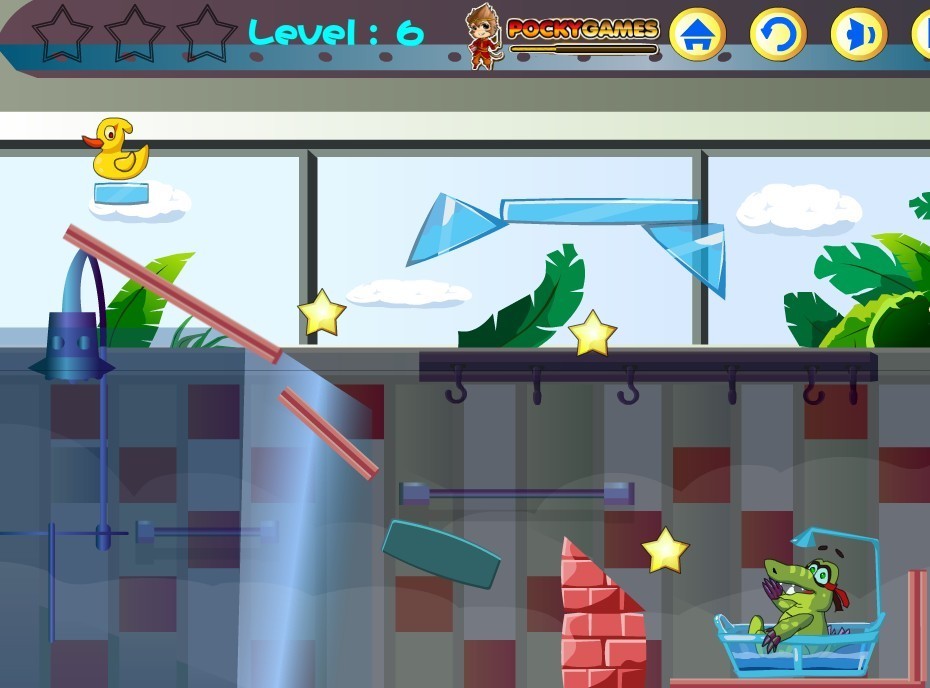Restart the current level
Image resolution: width=930 pixels, height=688 pixels.
point(777,36)
